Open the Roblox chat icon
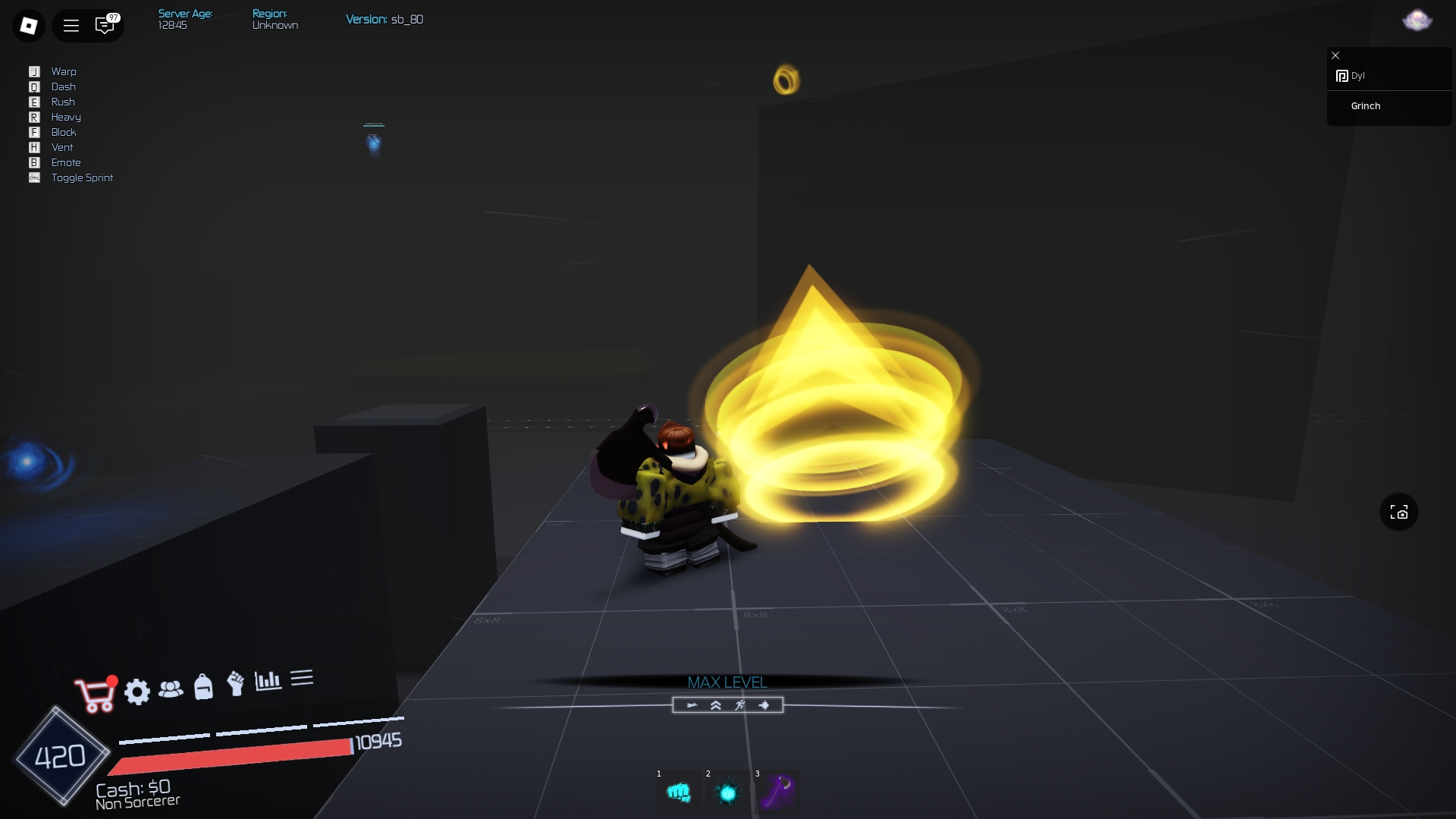 [105, 25]
